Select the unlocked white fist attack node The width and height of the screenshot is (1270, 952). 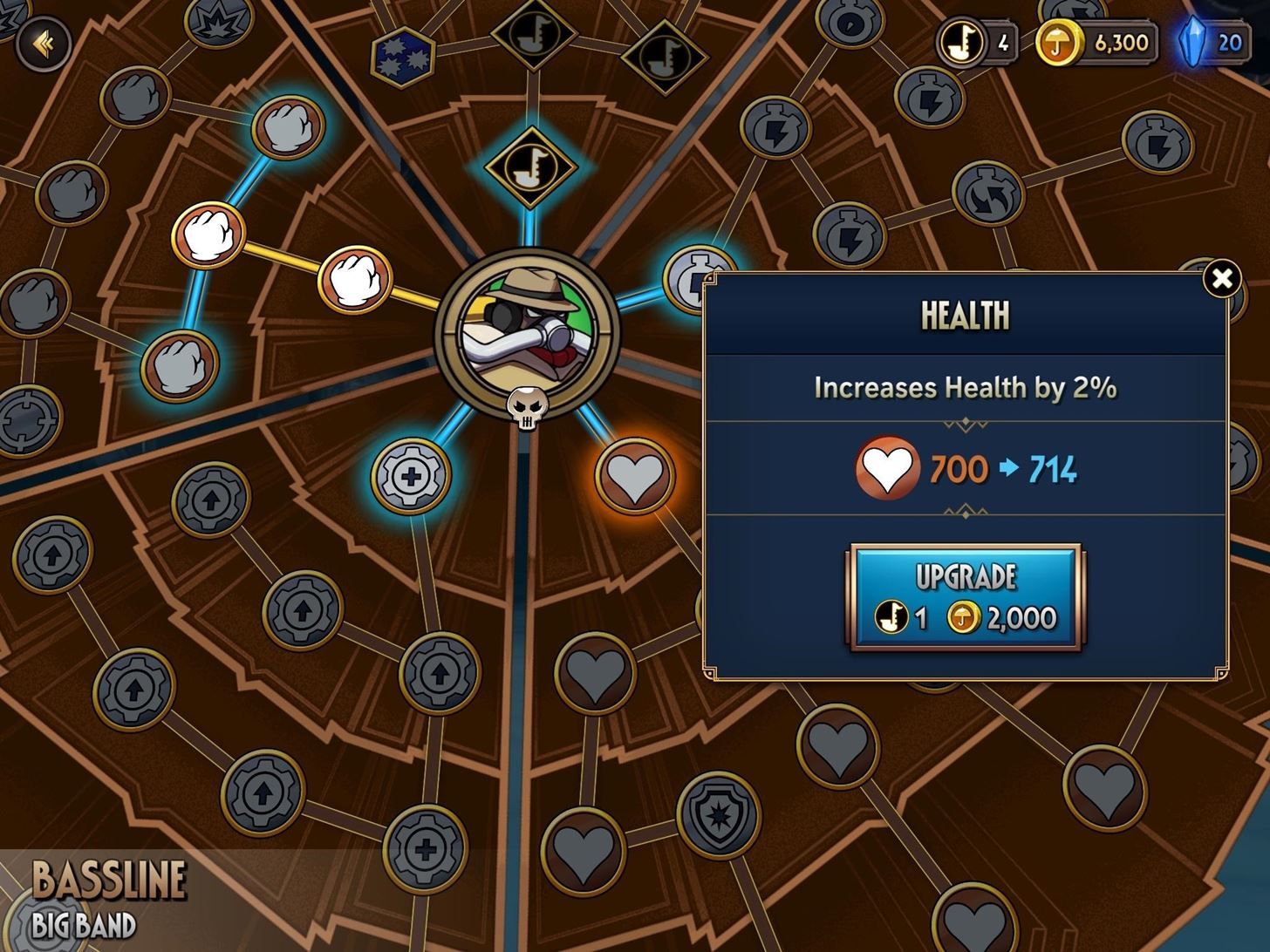(x=208, y=235)
